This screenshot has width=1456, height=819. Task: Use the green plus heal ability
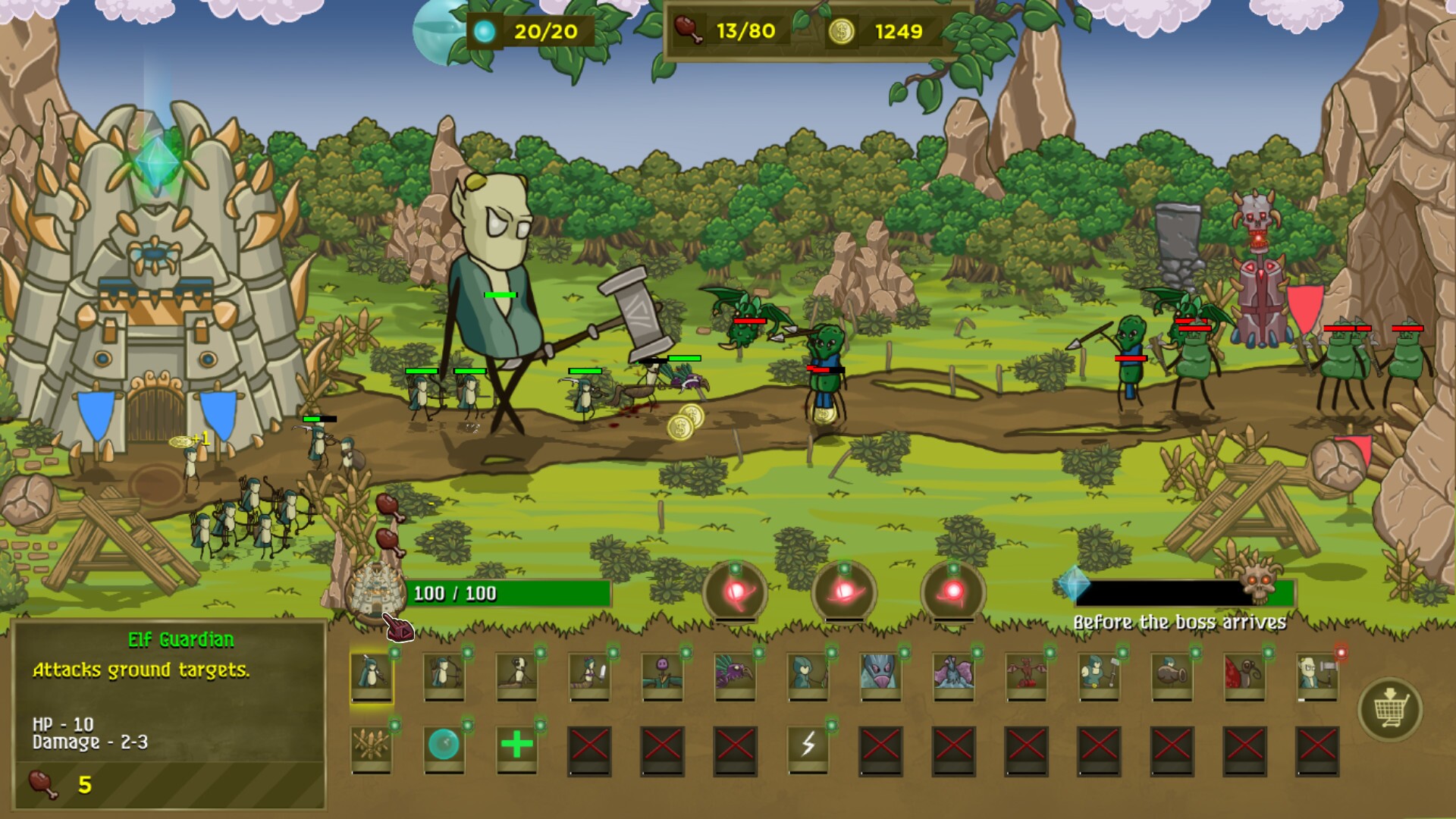516,747
